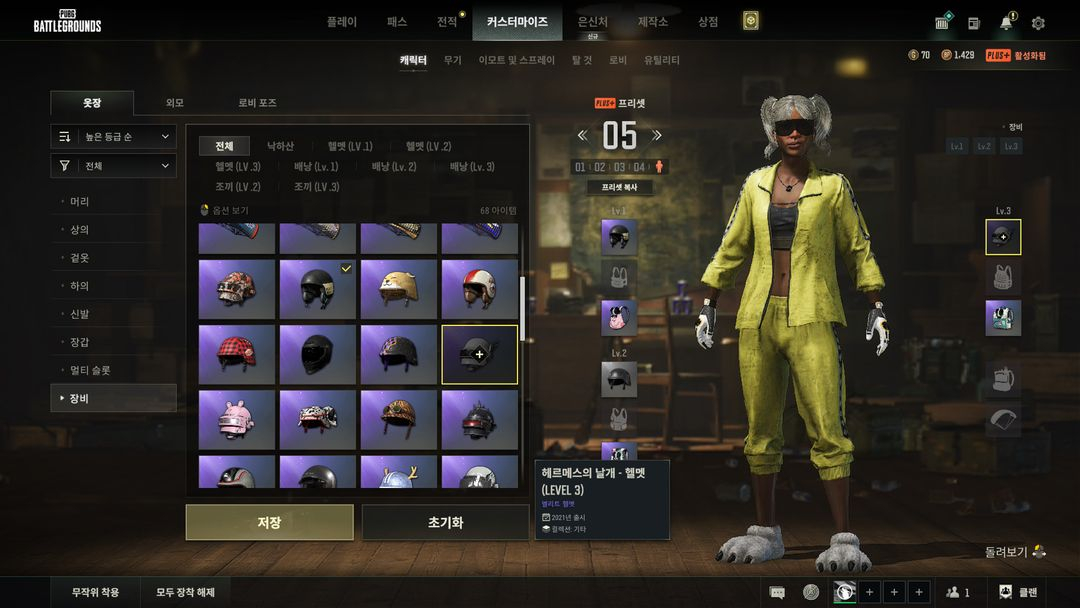The image size is (1080, 608).
Task: Open the 플레이 main menu
Action: coord(341,21)
